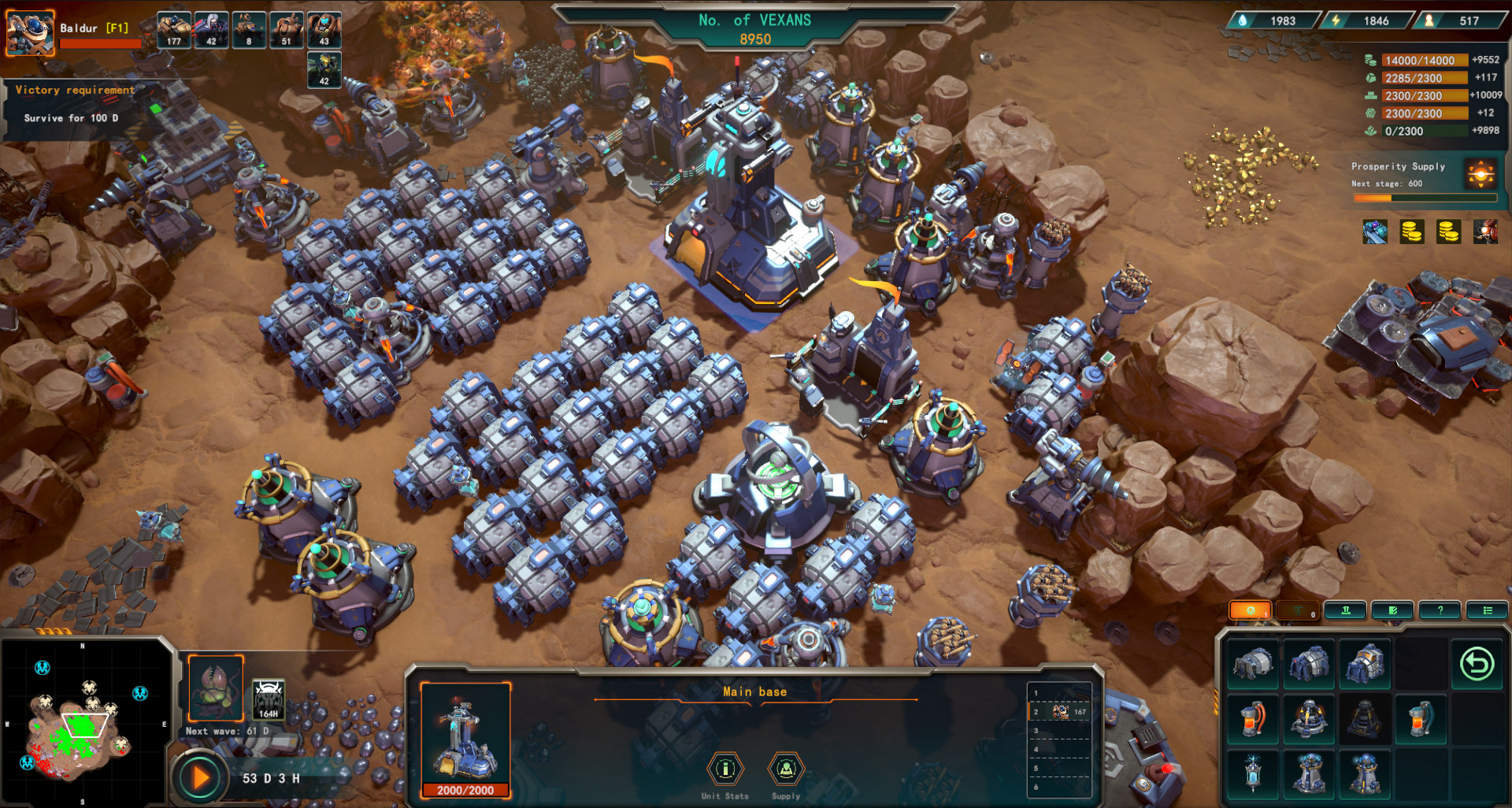
Task: Open the question mark help button
Action: pos(1440,610)
